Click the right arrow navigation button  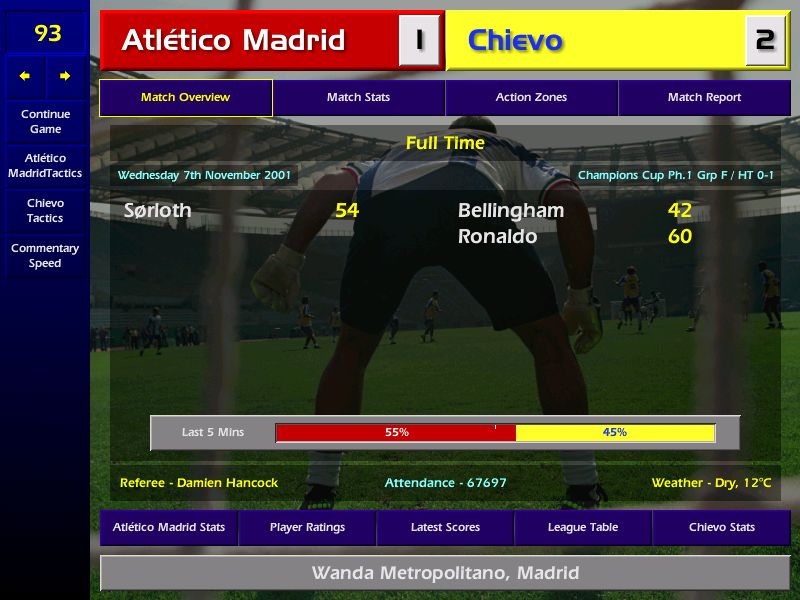(65, 76)
